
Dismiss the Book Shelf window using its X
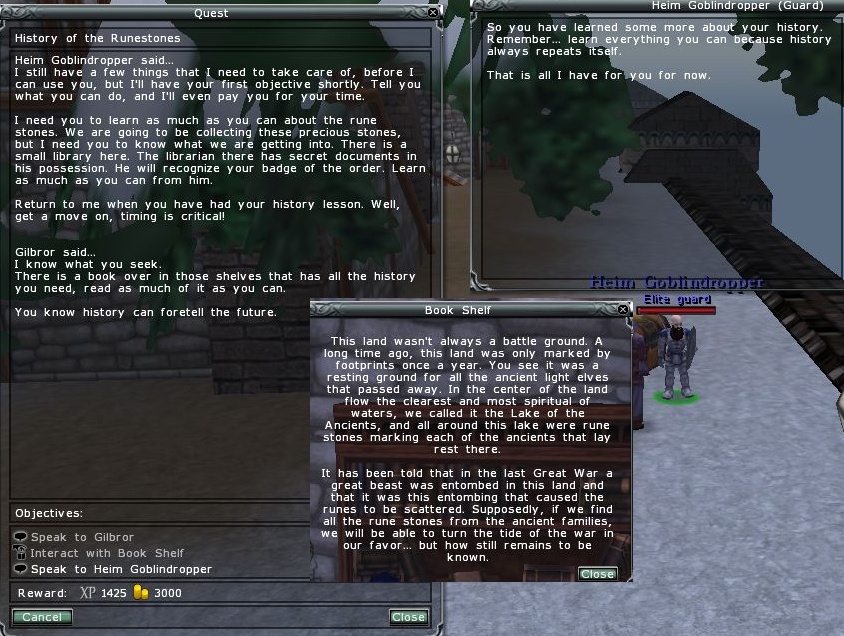click(623, 310)
